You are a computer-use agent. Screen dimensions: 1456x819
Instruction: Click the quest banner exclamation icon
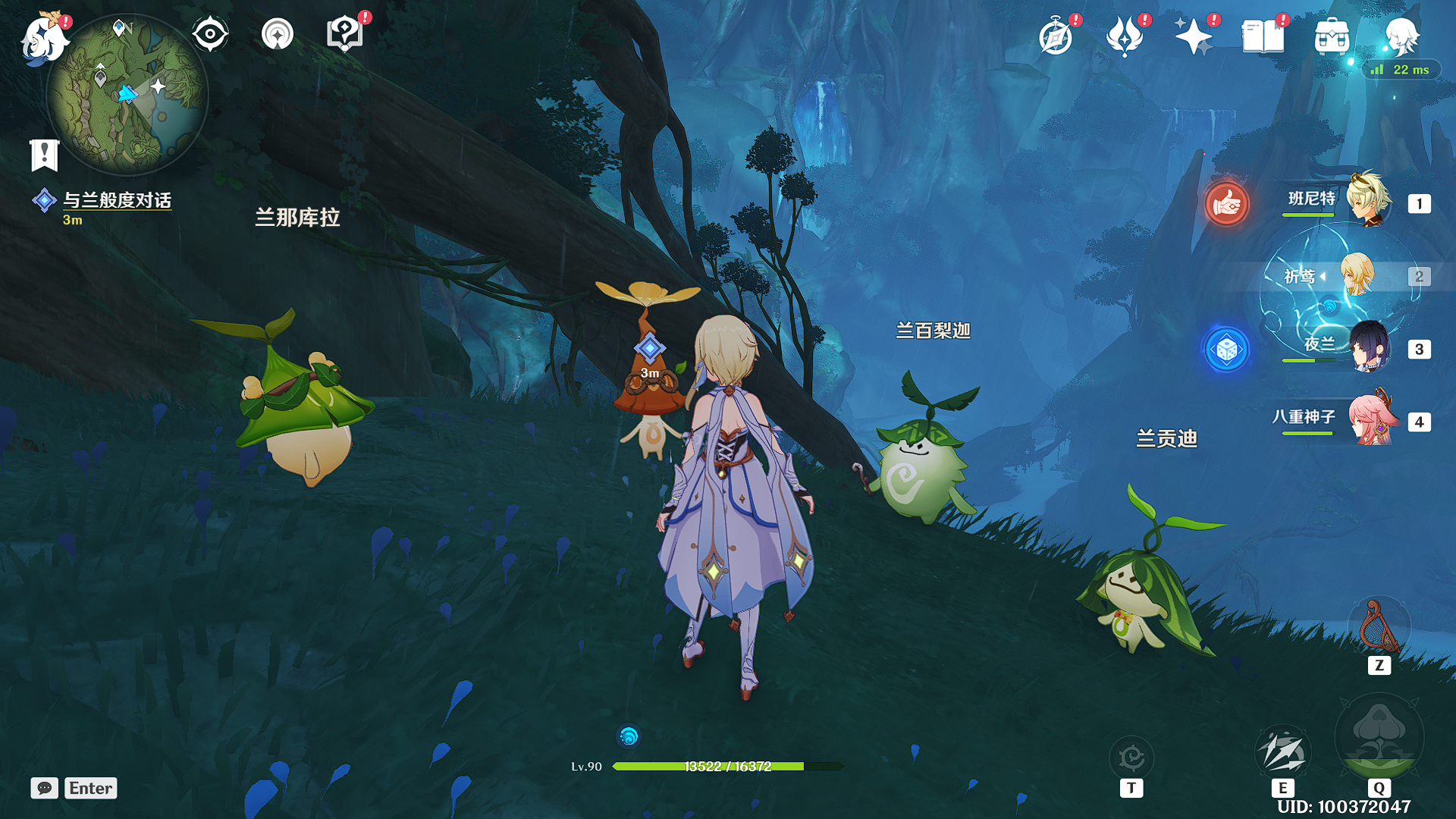pyautogui.click(x=44, y=155)
